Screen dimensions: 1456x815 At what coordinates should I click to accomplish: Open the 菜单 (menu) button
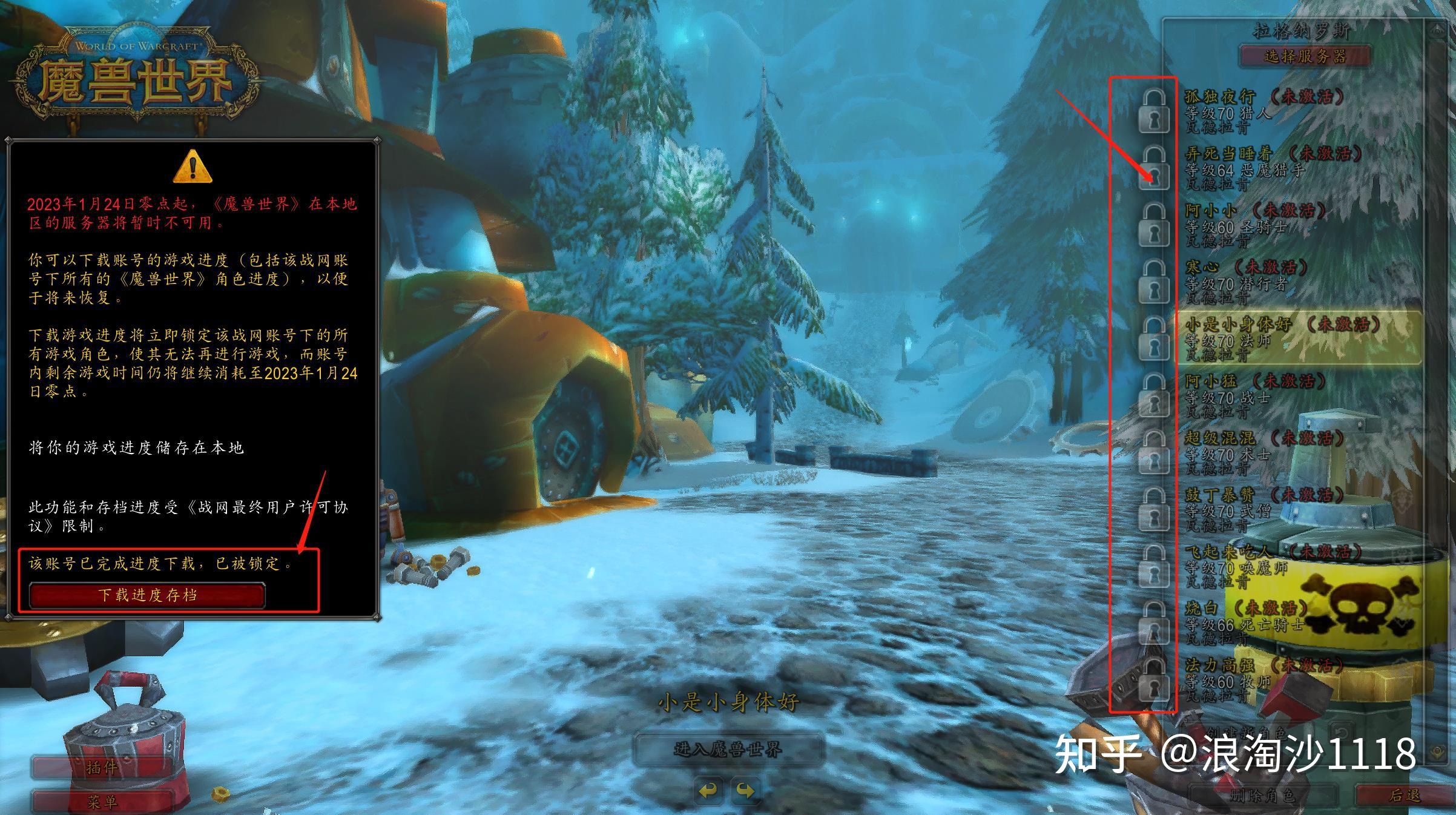101,802
